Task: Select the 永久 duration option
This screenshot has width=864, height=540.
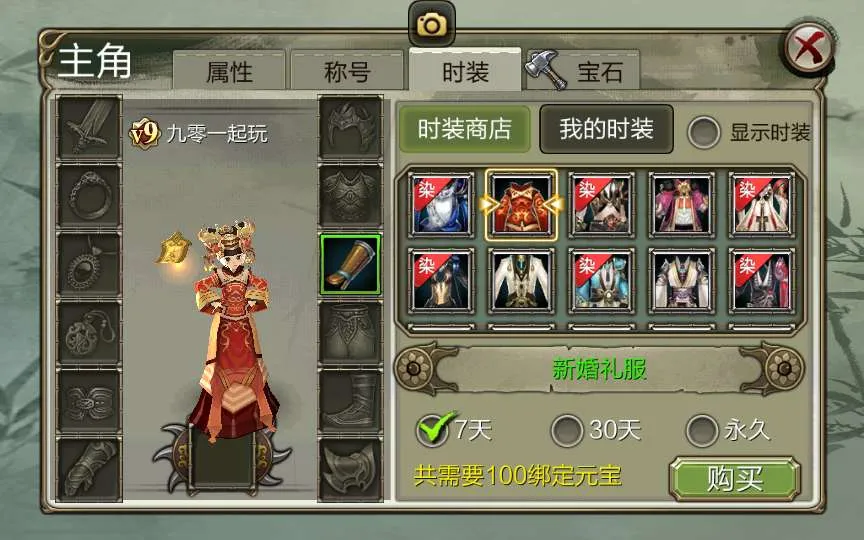Action: (702, 431)
